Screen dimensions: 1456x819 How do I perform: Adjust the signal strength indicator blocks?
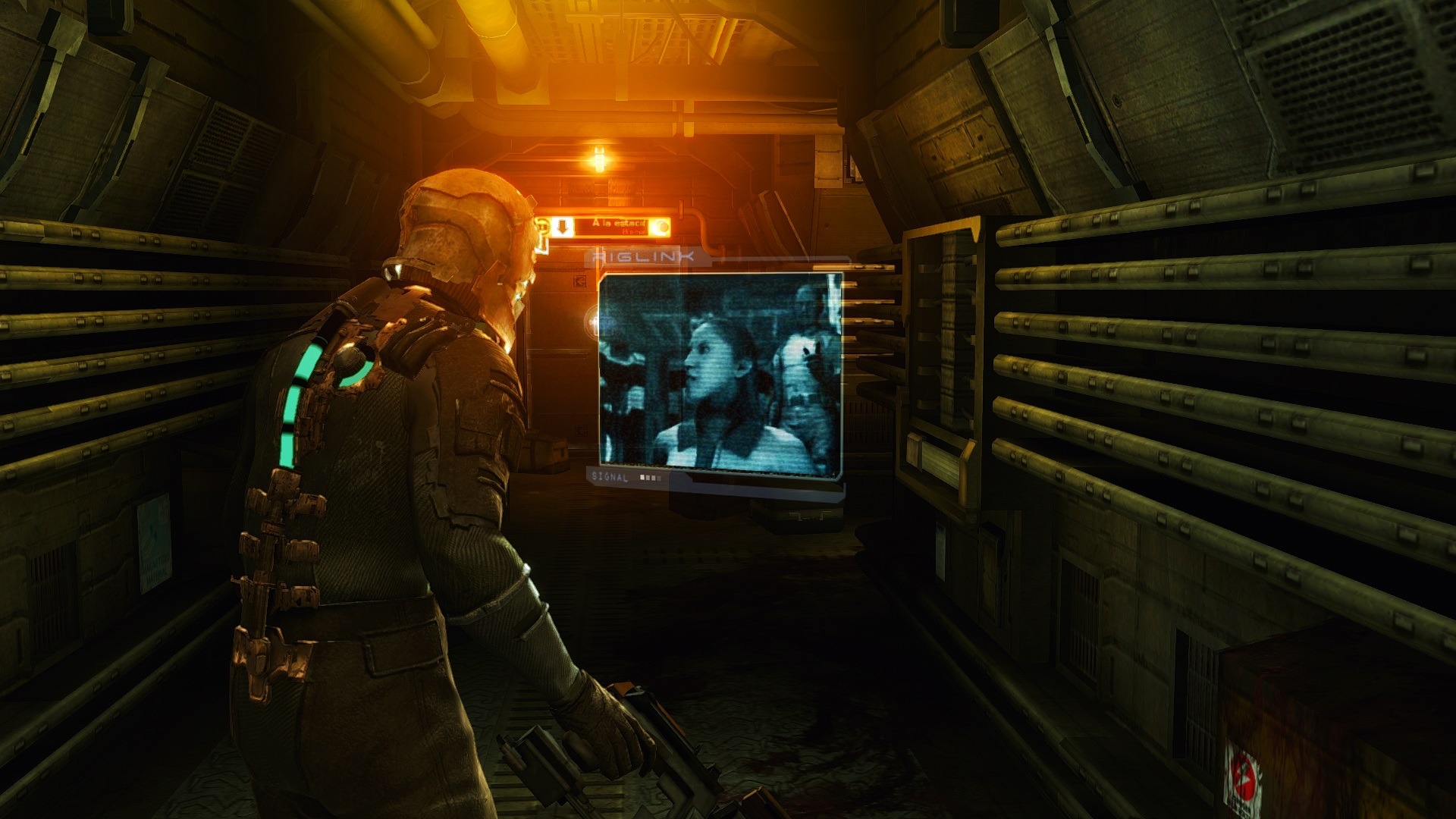(x=650, y=478)
